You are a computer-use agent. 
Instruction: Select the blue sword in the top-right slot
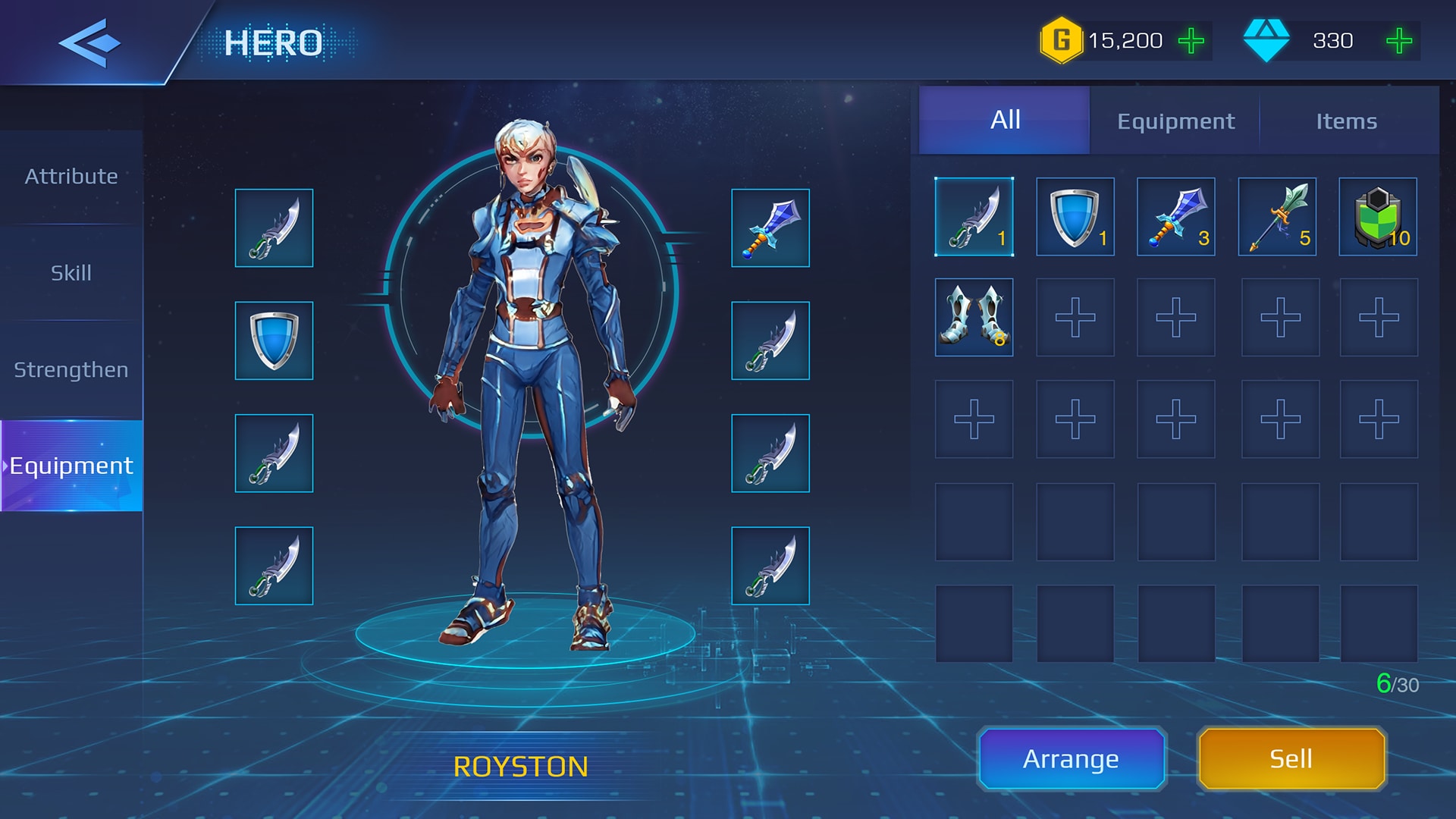[x=770, y=228]
